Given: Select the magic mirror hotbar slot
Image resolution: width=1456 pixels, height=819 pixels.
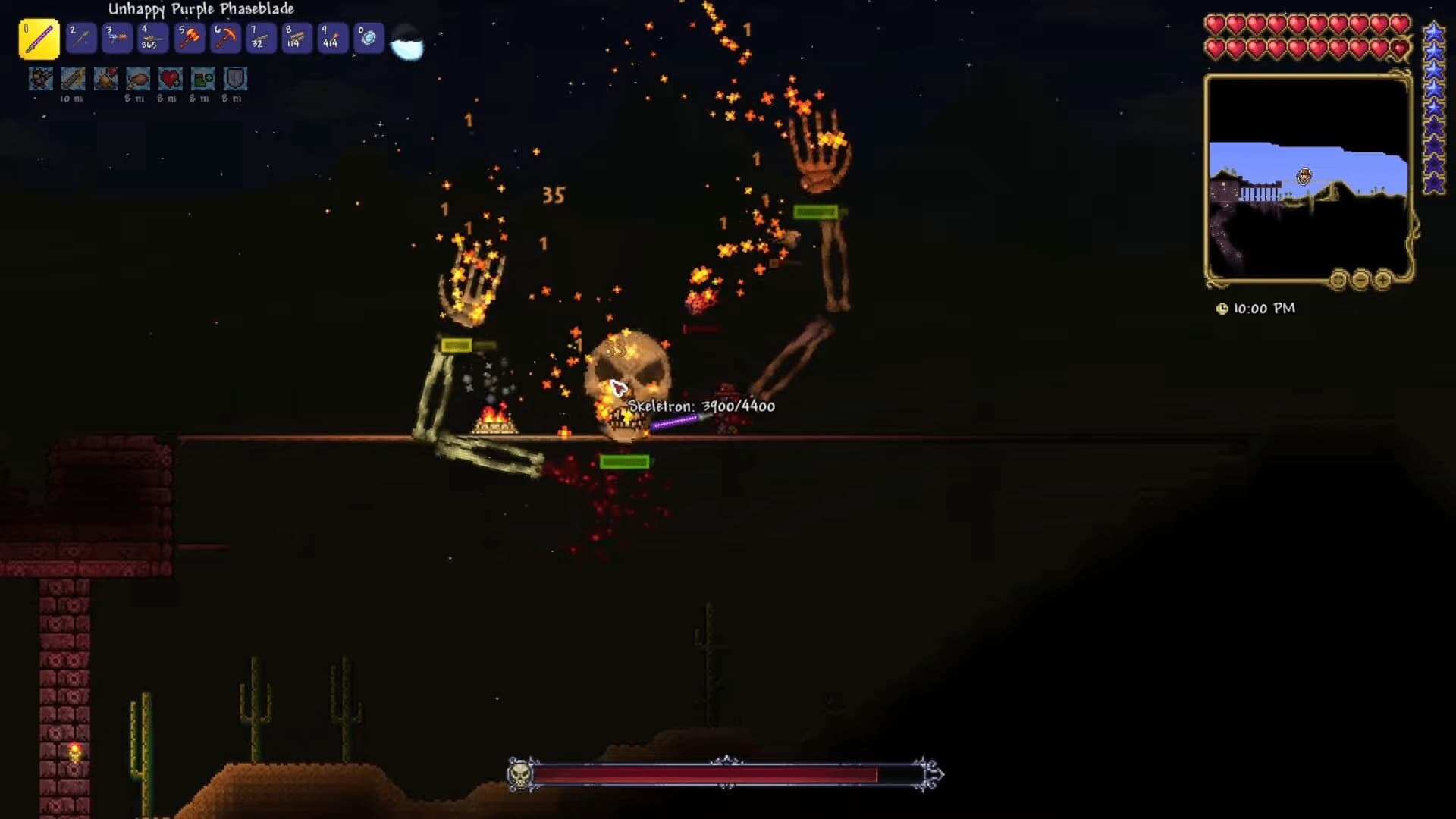Looking at the screenshot, I should coord(369,38).
